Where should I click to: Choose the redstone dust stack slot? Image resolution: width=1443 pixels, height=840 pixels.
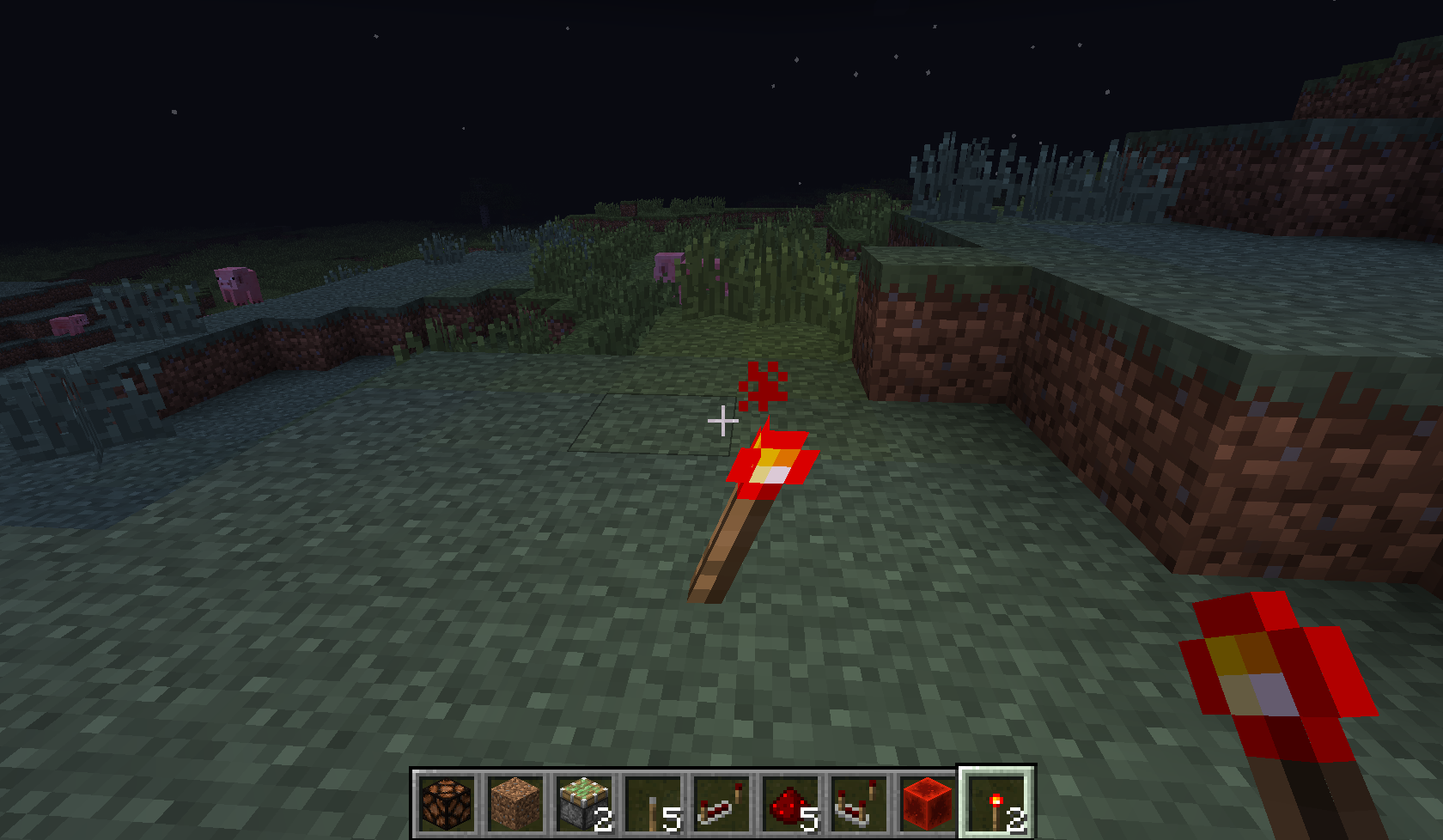pos(790,803)
